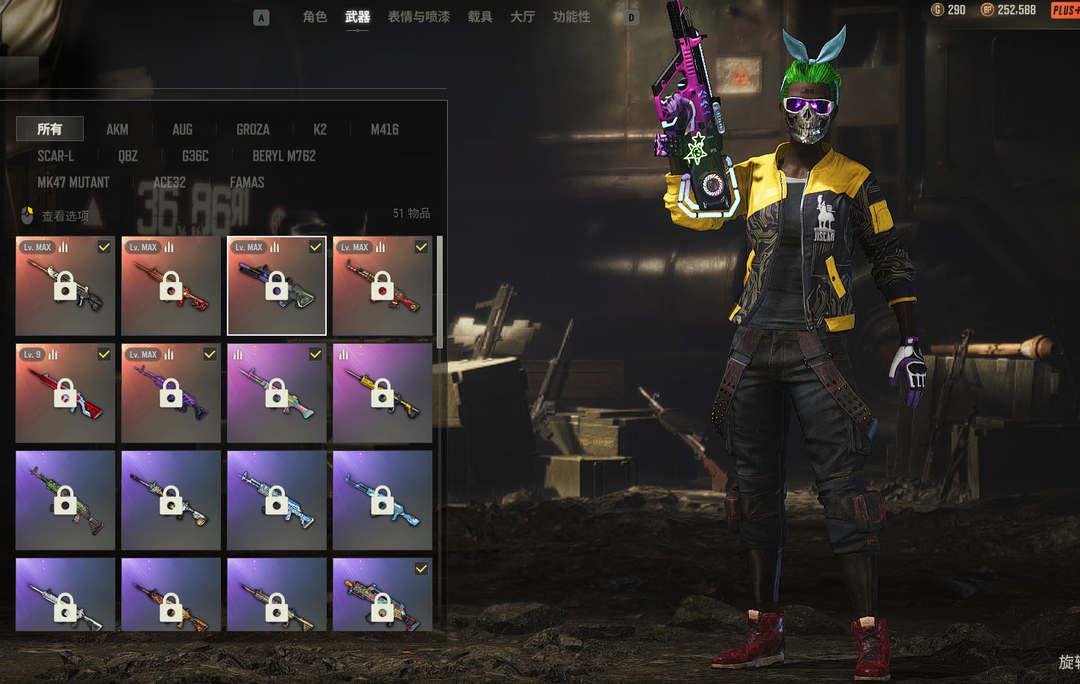Open the 功能性 tab

[571, 17]
